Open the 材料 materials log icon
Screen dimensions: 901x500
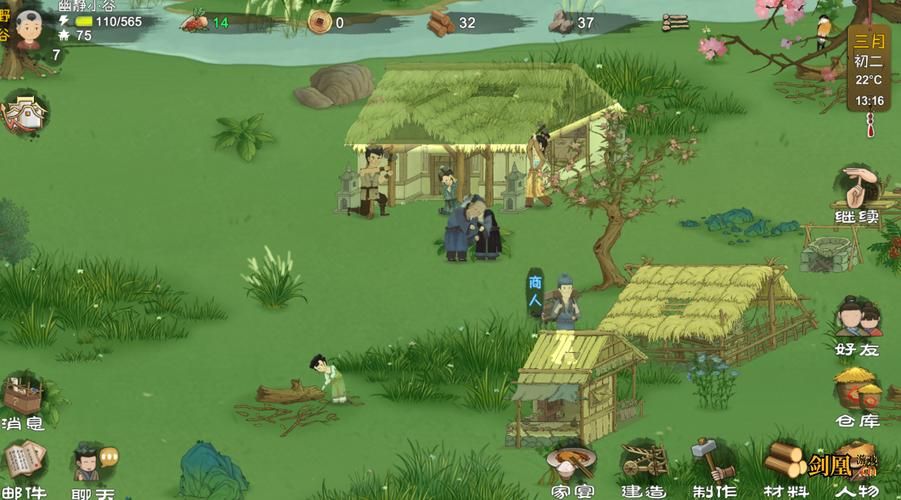785,468
